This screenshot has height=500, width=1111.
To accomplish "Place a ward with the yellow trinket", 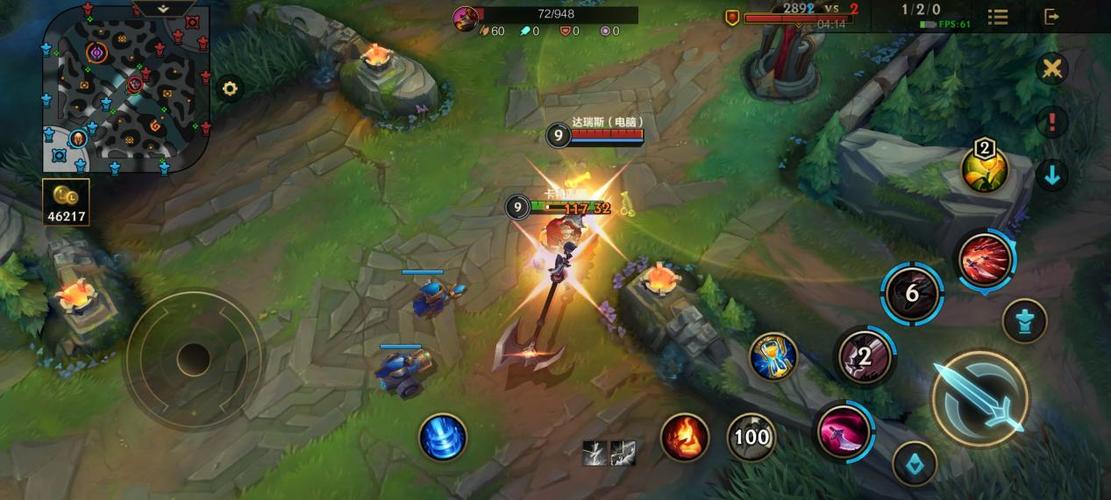I will click(984, 169).
